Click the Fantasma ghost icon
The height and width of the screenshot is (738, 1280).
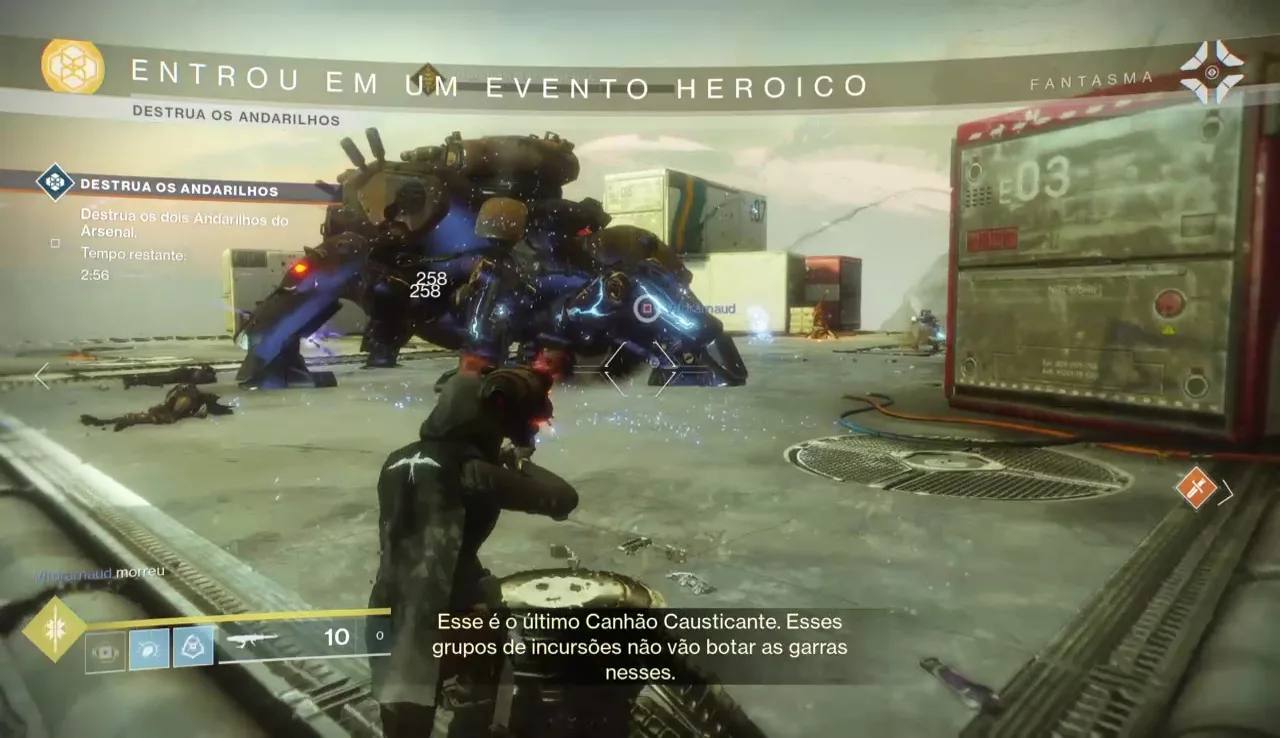pyautogui.click(x=1212, y=72)
